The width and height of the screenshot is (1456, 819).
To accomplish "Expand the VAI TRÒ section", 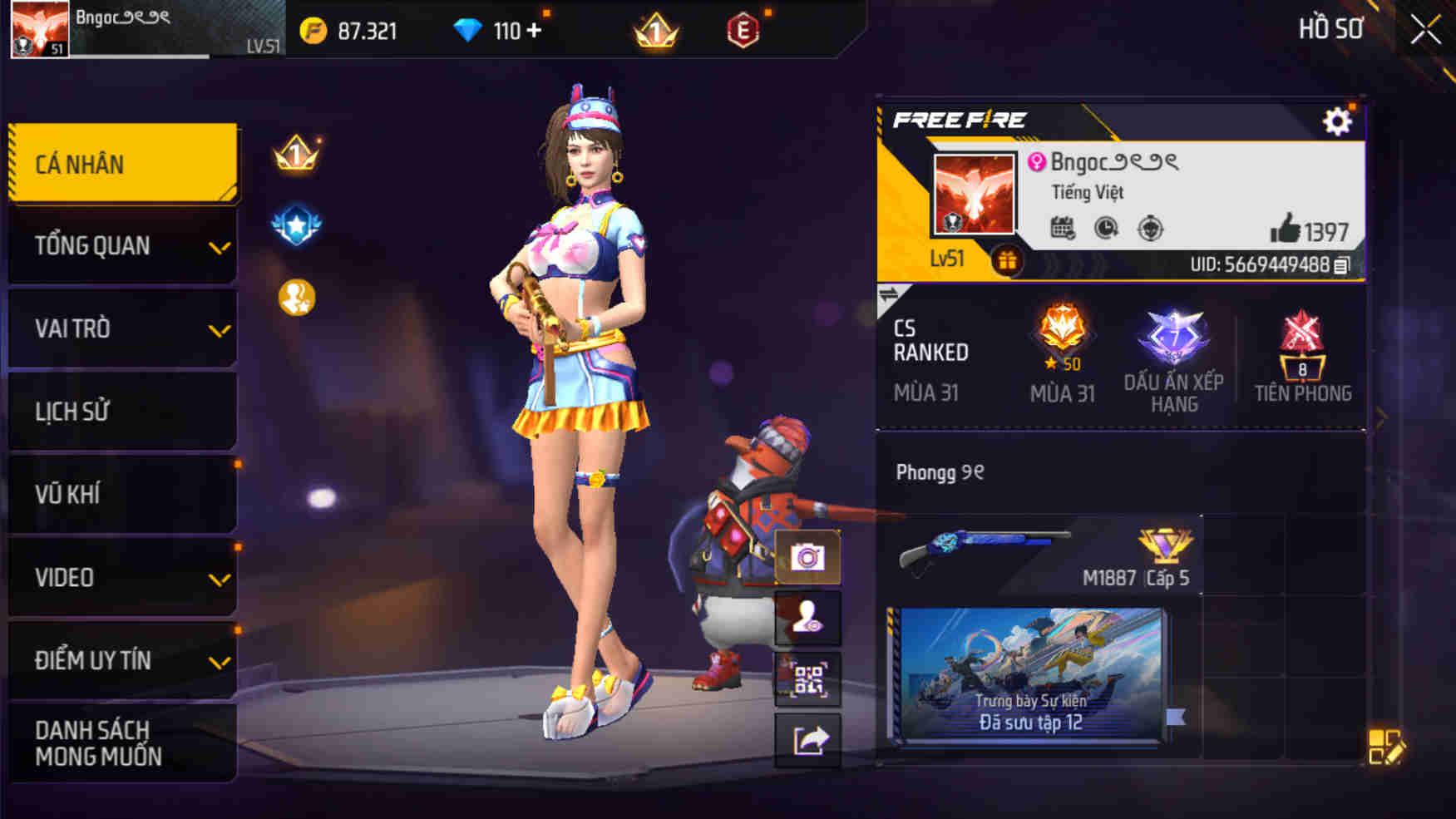I will point(121,328).
